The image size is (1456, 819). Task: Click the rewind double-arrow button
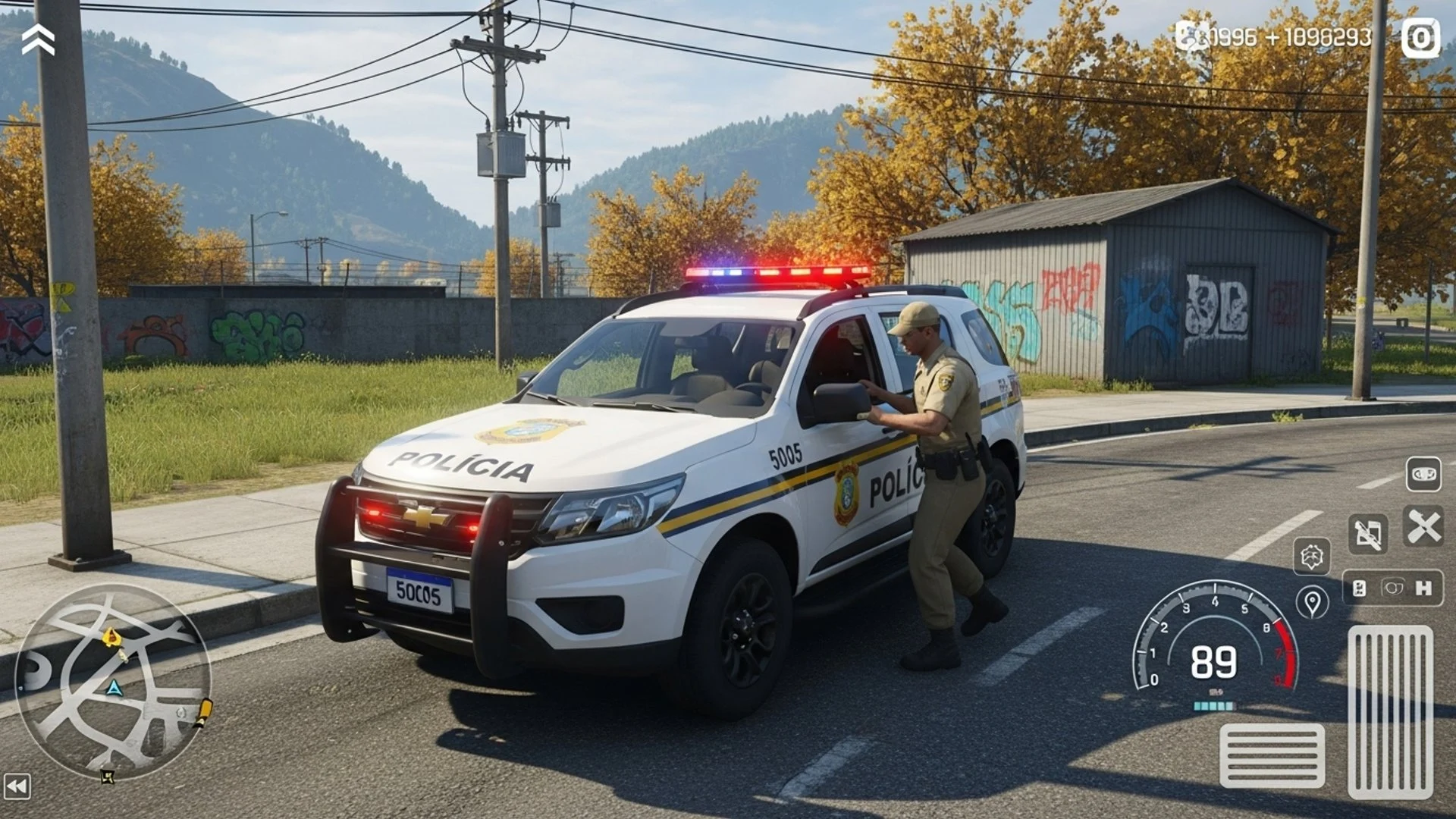[17, 786]
